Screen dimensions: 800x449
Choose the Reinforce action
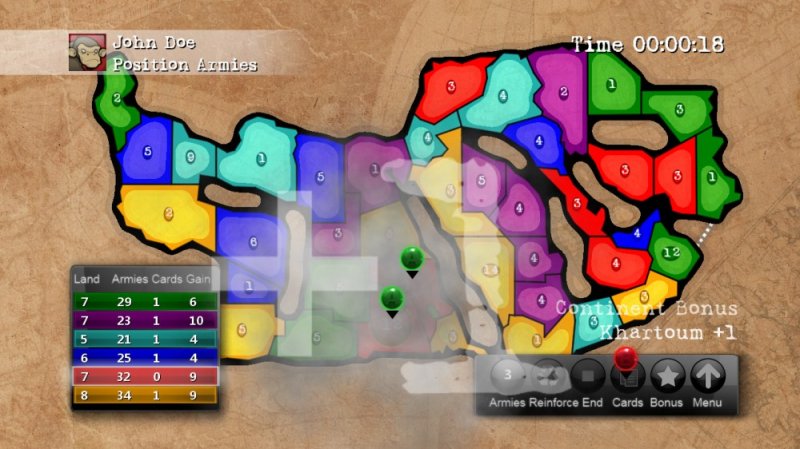pos(547,377)
